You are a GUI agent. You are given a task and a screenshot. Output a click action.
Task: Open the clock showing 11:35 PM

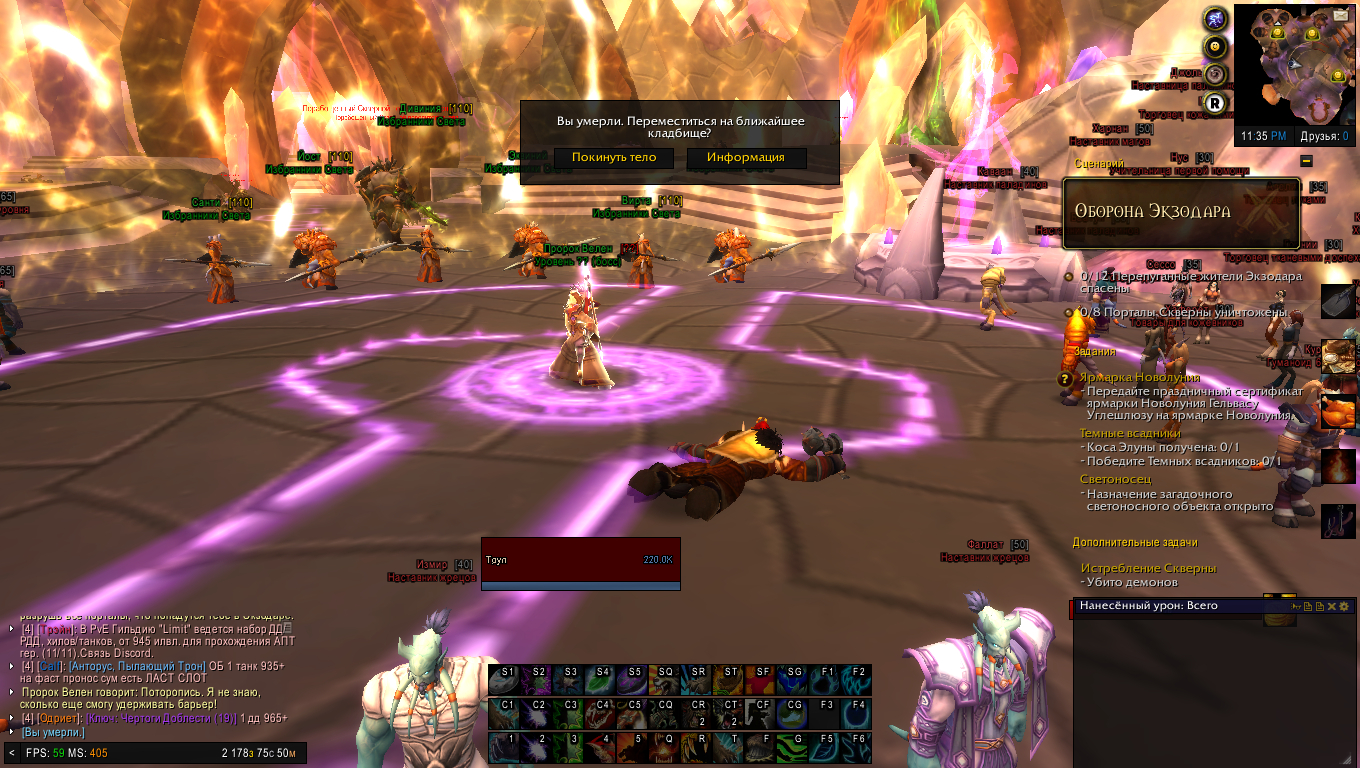(x=1264, y=136)
